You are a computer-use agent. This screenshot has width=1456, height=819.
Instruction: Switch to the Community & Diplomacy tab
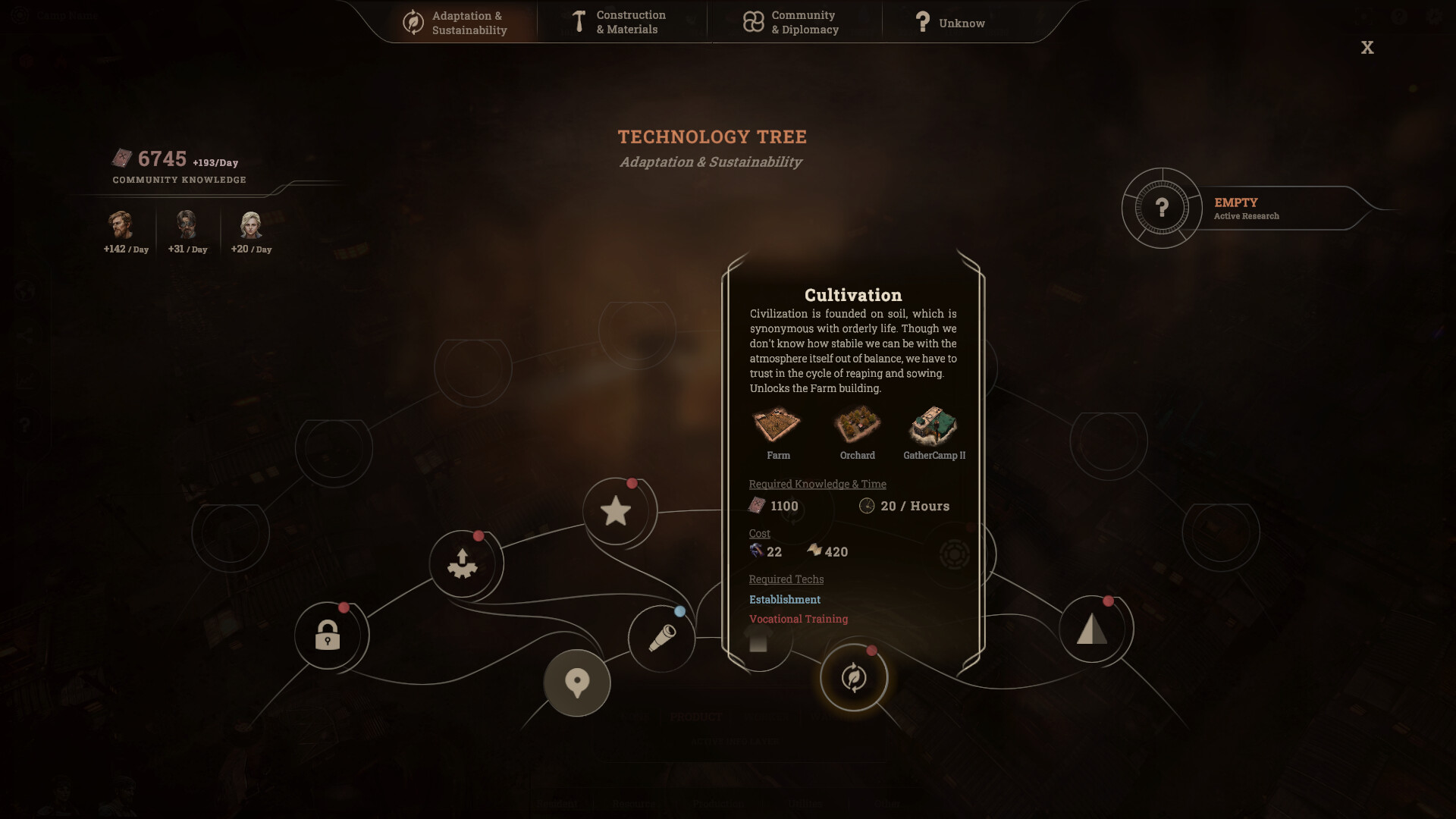pyautogui.click(x=794, y=21)
